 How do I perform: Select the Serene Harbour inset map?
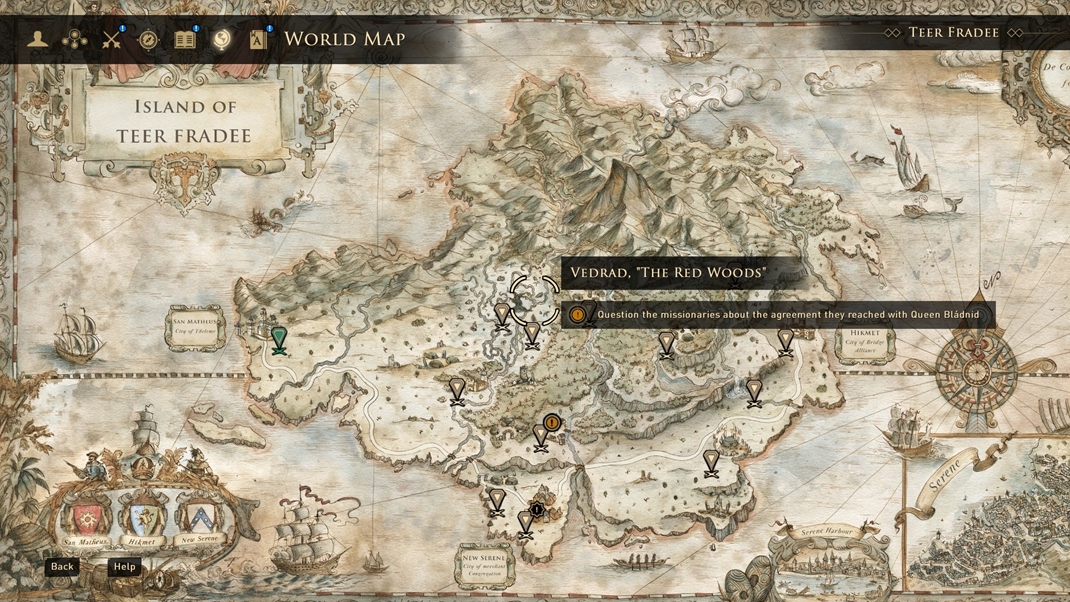pyautogui.click(x=832, y=565)
